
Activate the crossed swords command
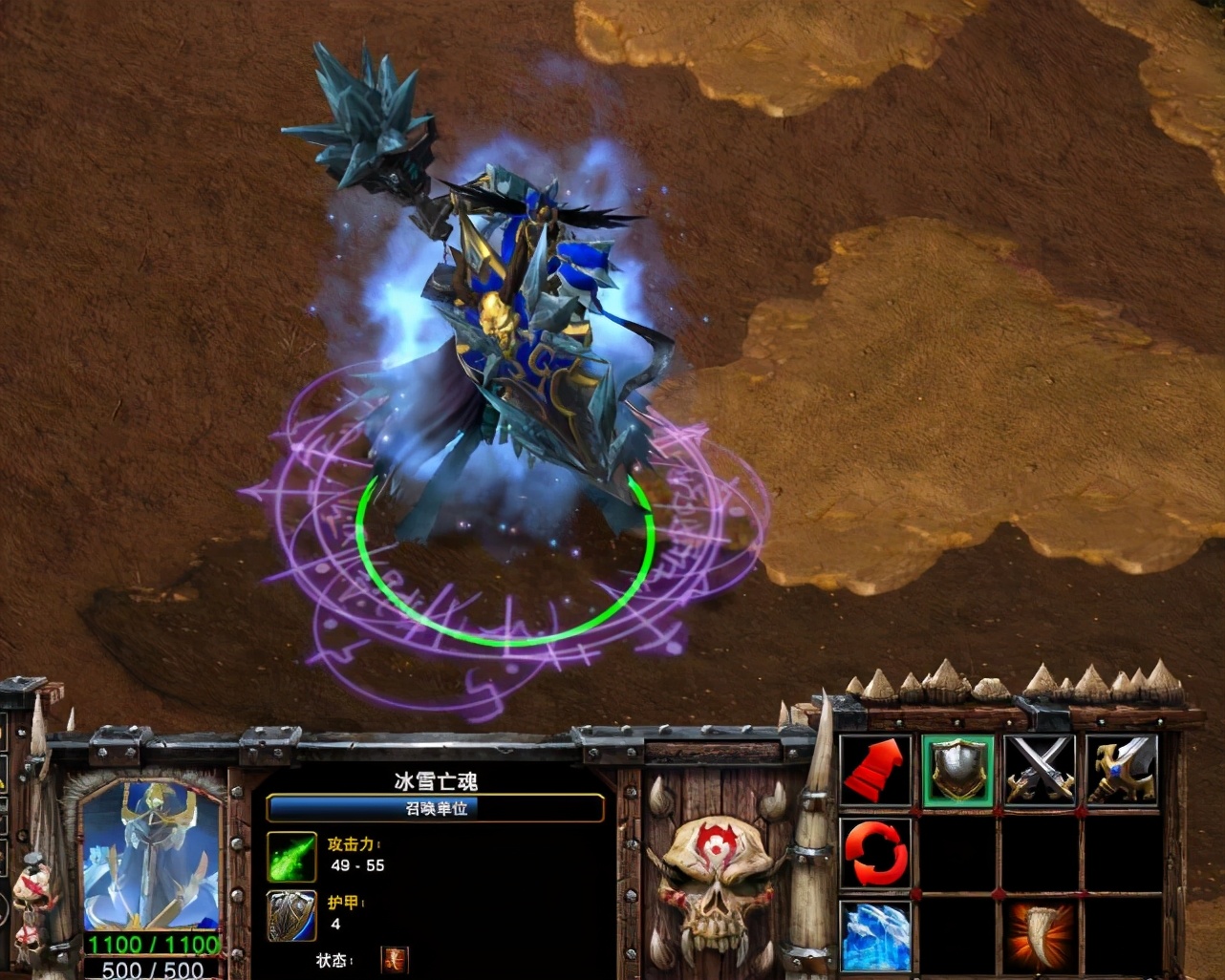[1041, 770]
